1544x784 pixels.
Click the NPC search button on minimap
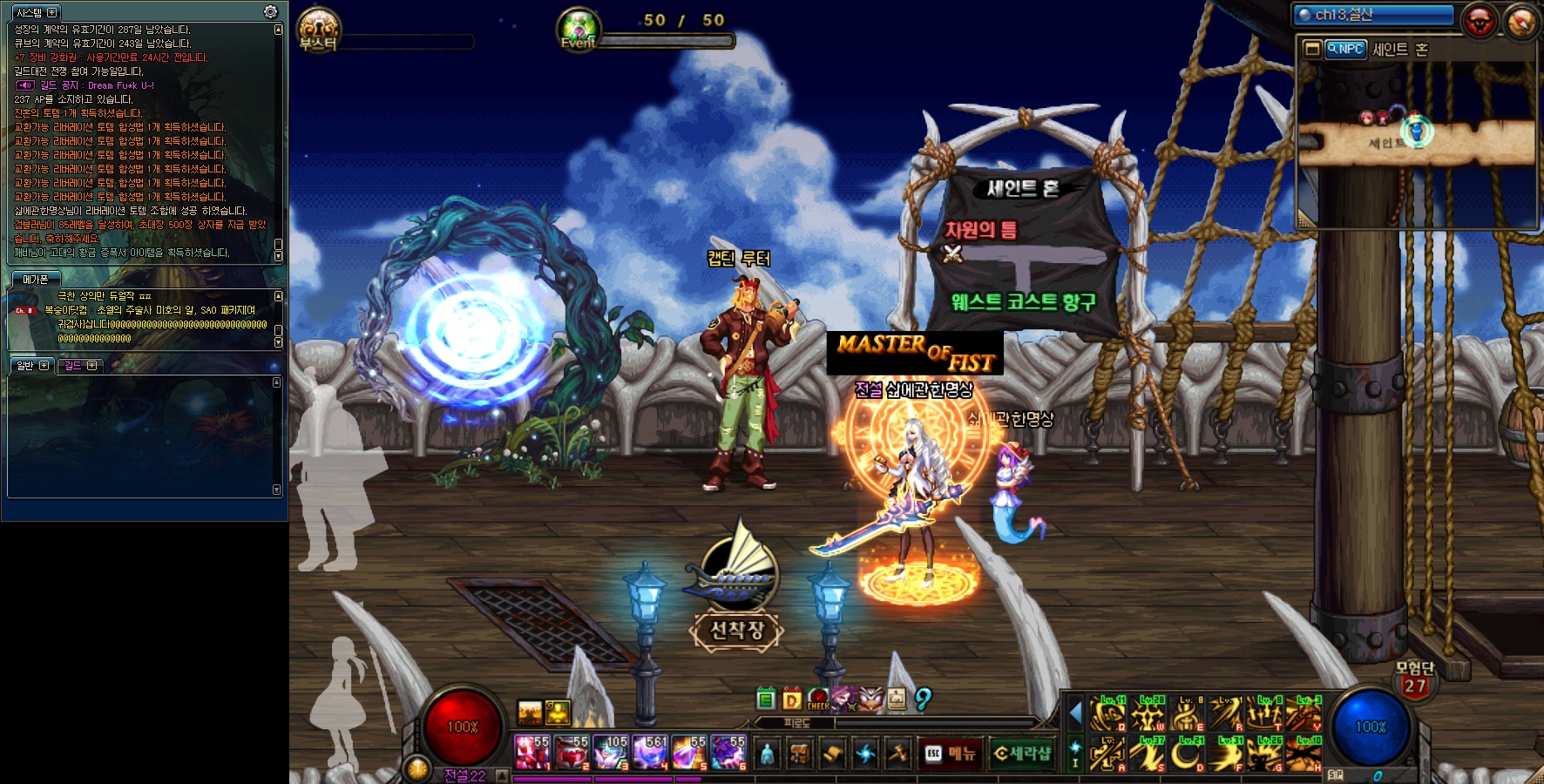pos(1345,50)
